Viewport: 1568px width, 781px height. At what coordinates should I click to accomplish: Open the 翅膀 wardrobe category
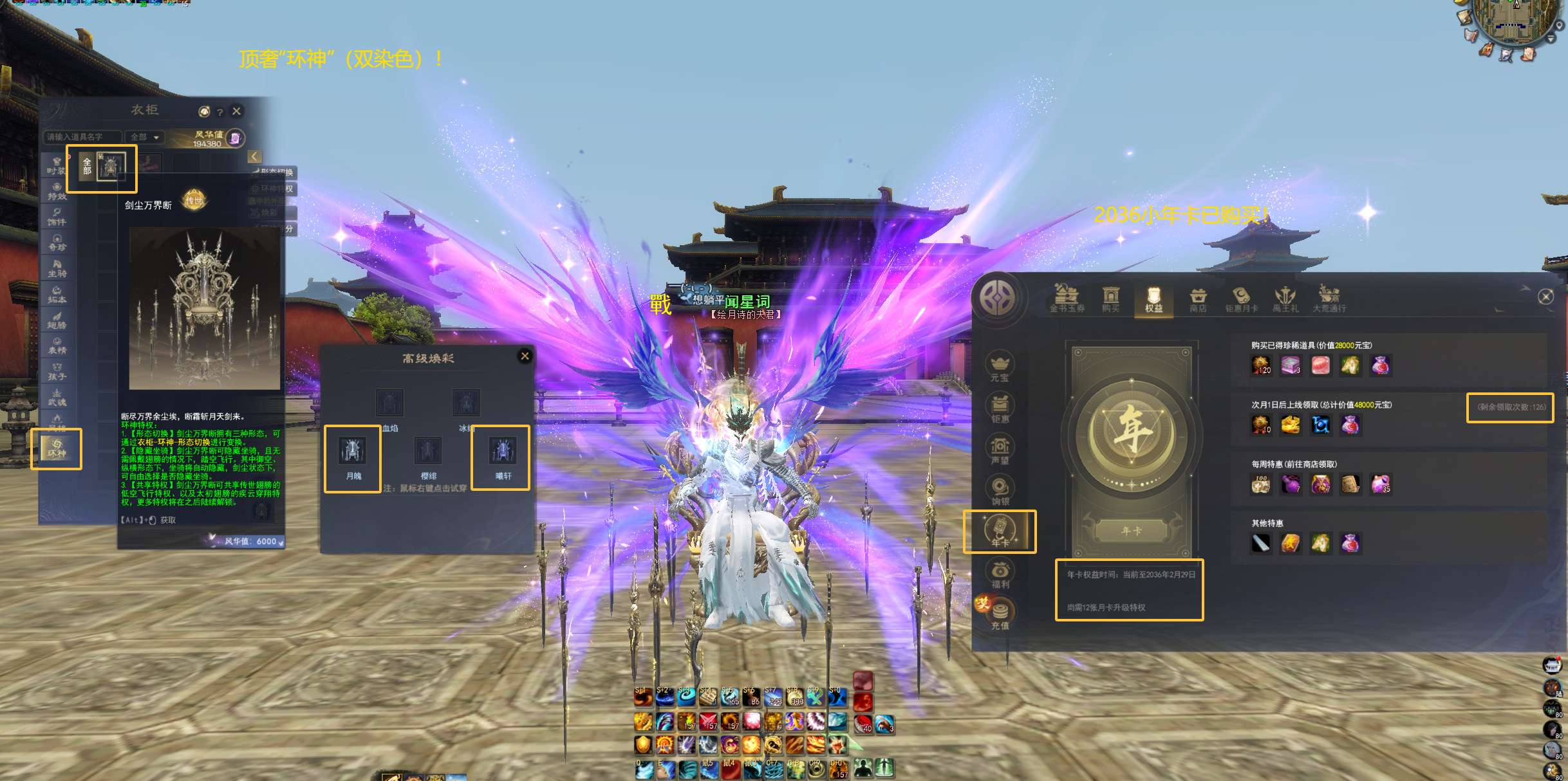coord(57,320)
